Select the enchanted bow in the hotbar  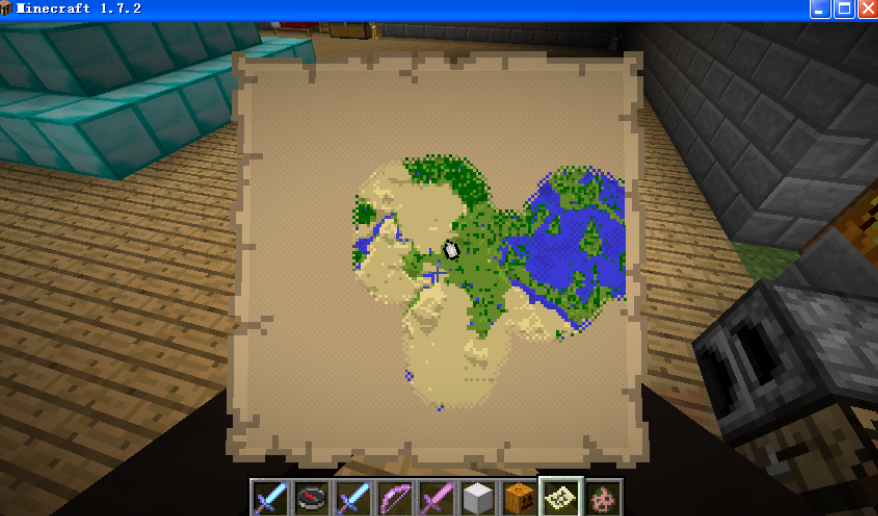[x=395, y=497]
